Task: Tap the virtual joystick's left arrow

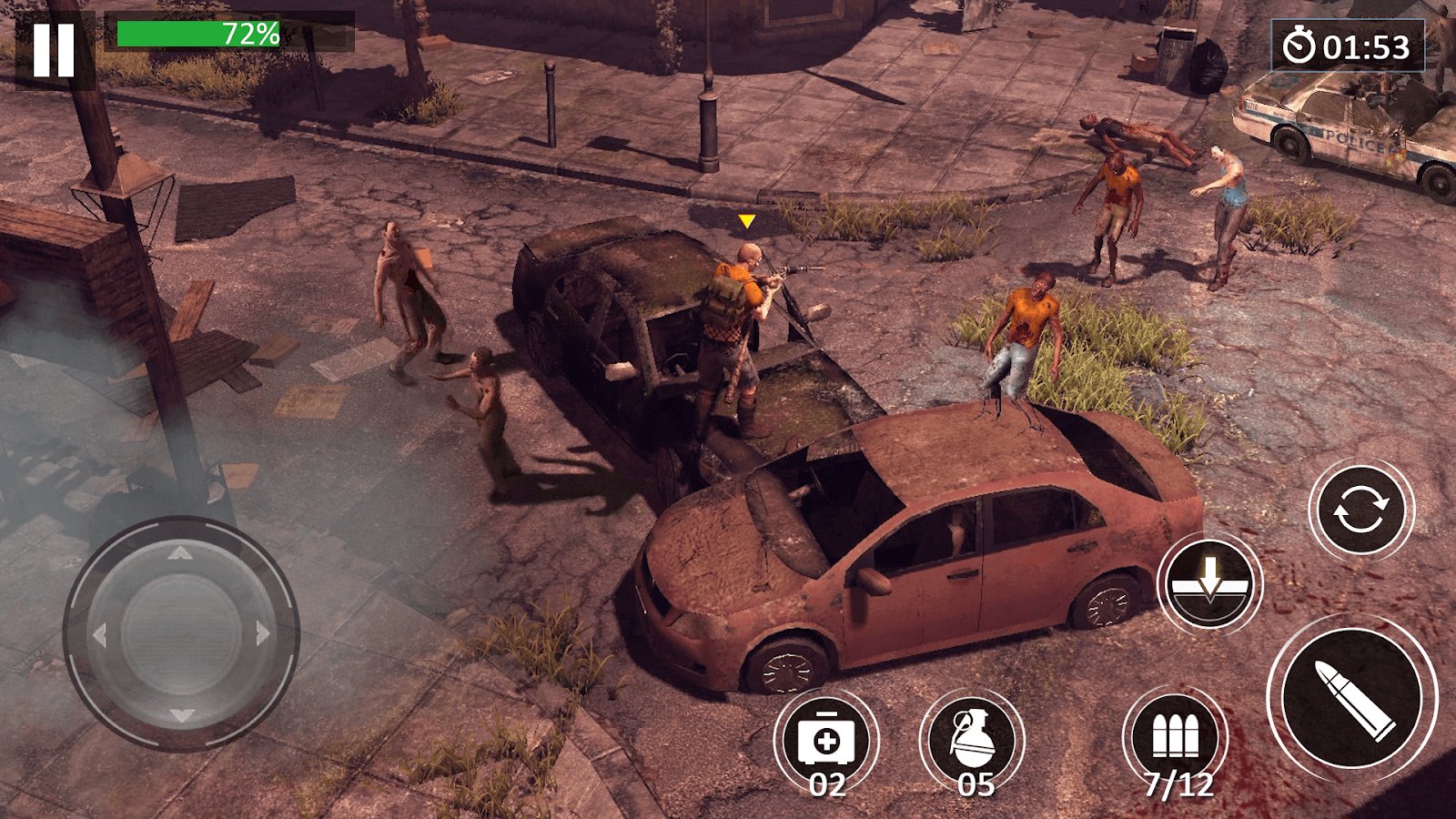Action: click(99, 634)
